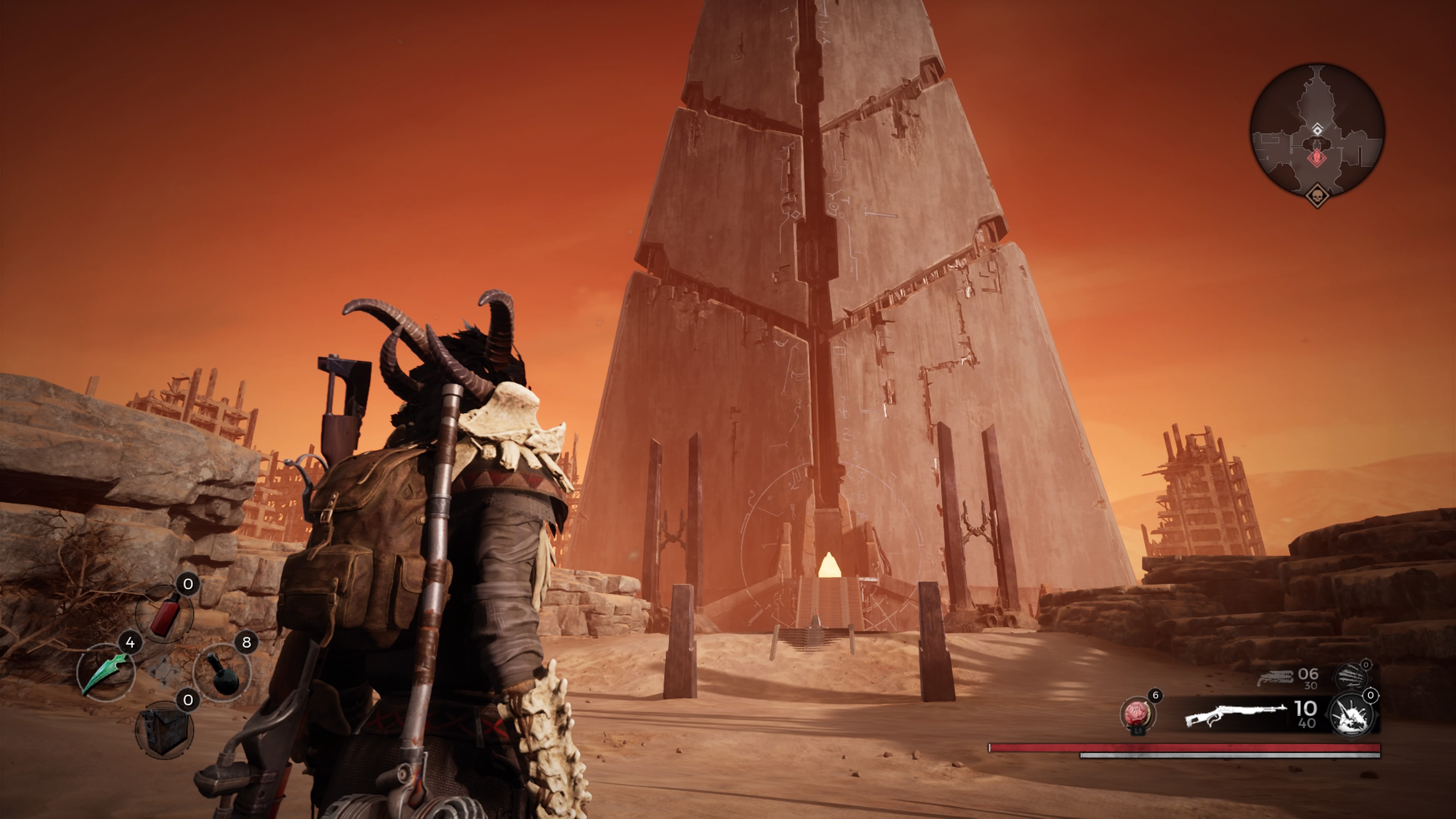Select the red crystal checkpoint marker on minimap
This screenshot has width=1456, height=819.
(x=1317, y=157)
